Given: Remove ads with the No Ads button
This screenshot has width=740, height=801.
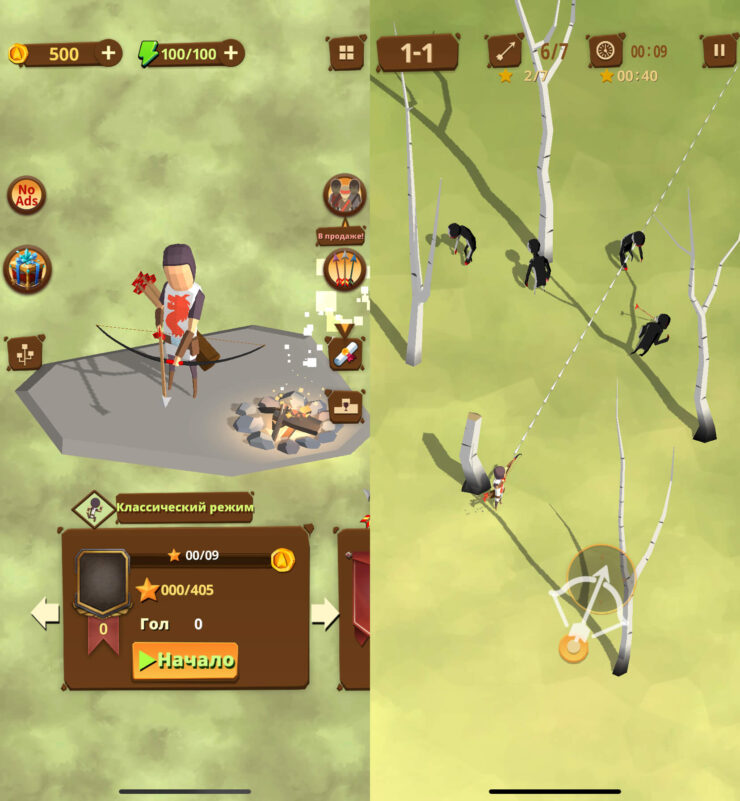Looking at the screenshot, I should point(26,195).
